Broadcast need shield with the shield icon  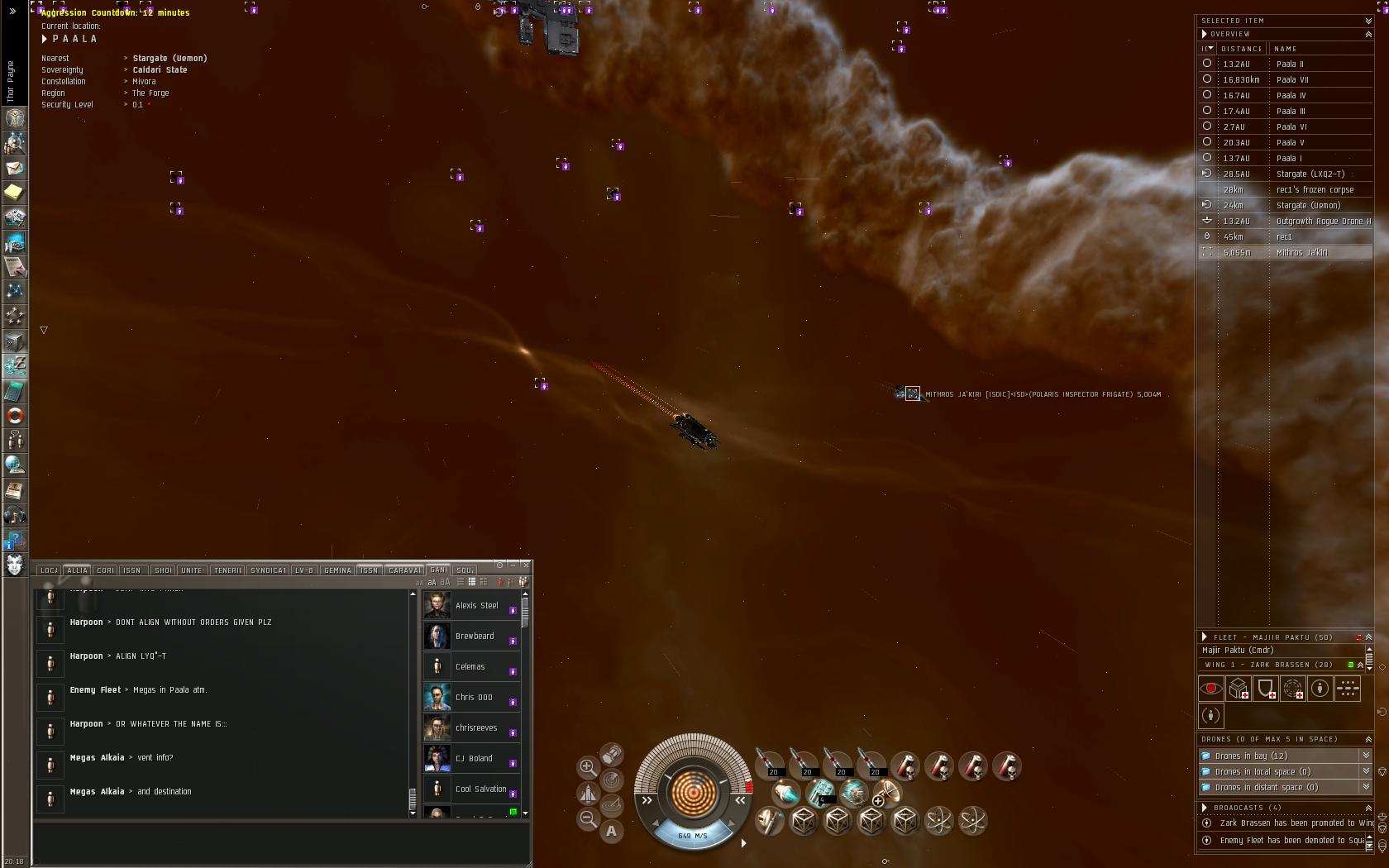(x=1265, y=688)
